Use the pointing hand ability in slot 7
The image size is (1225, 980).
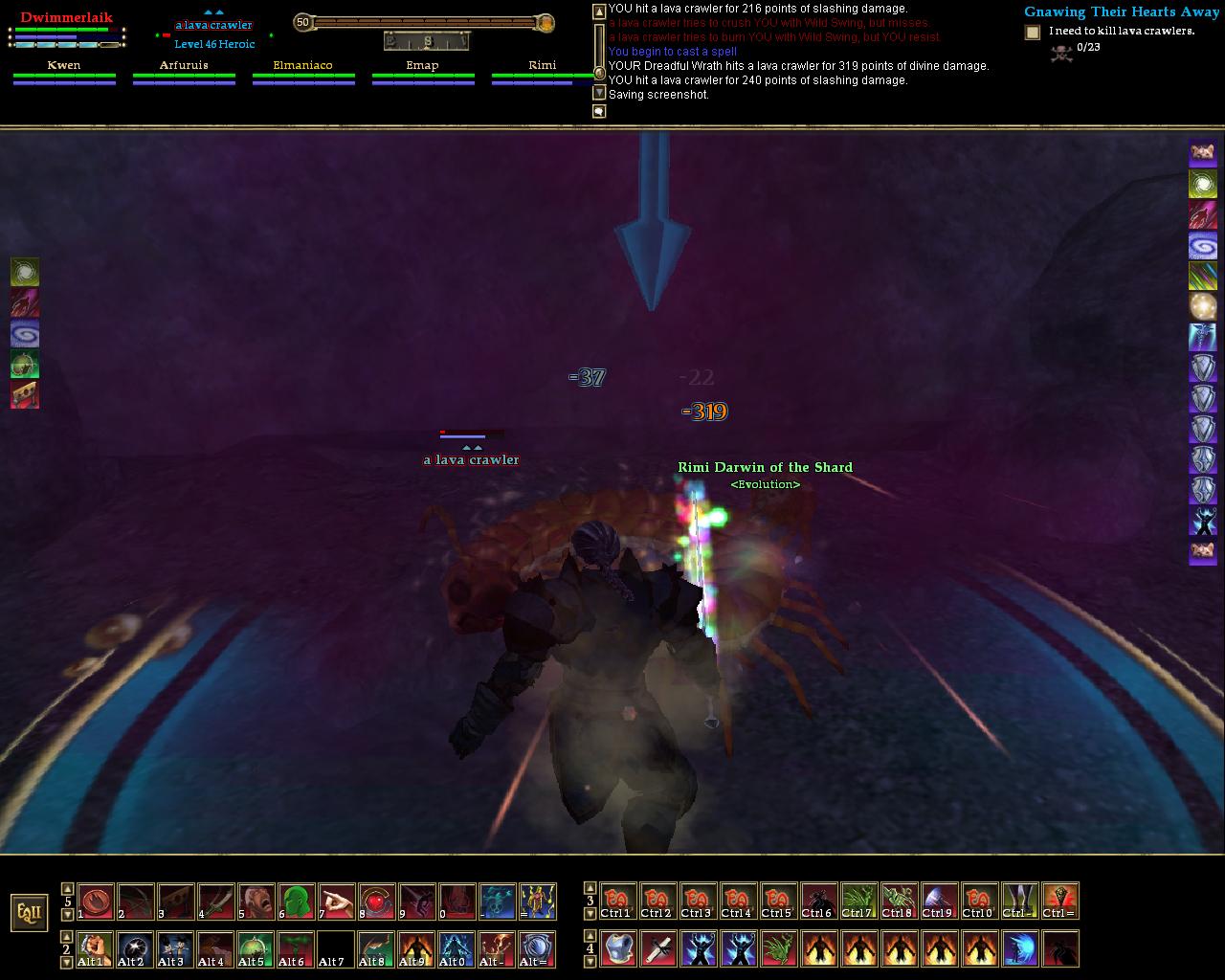336,902
